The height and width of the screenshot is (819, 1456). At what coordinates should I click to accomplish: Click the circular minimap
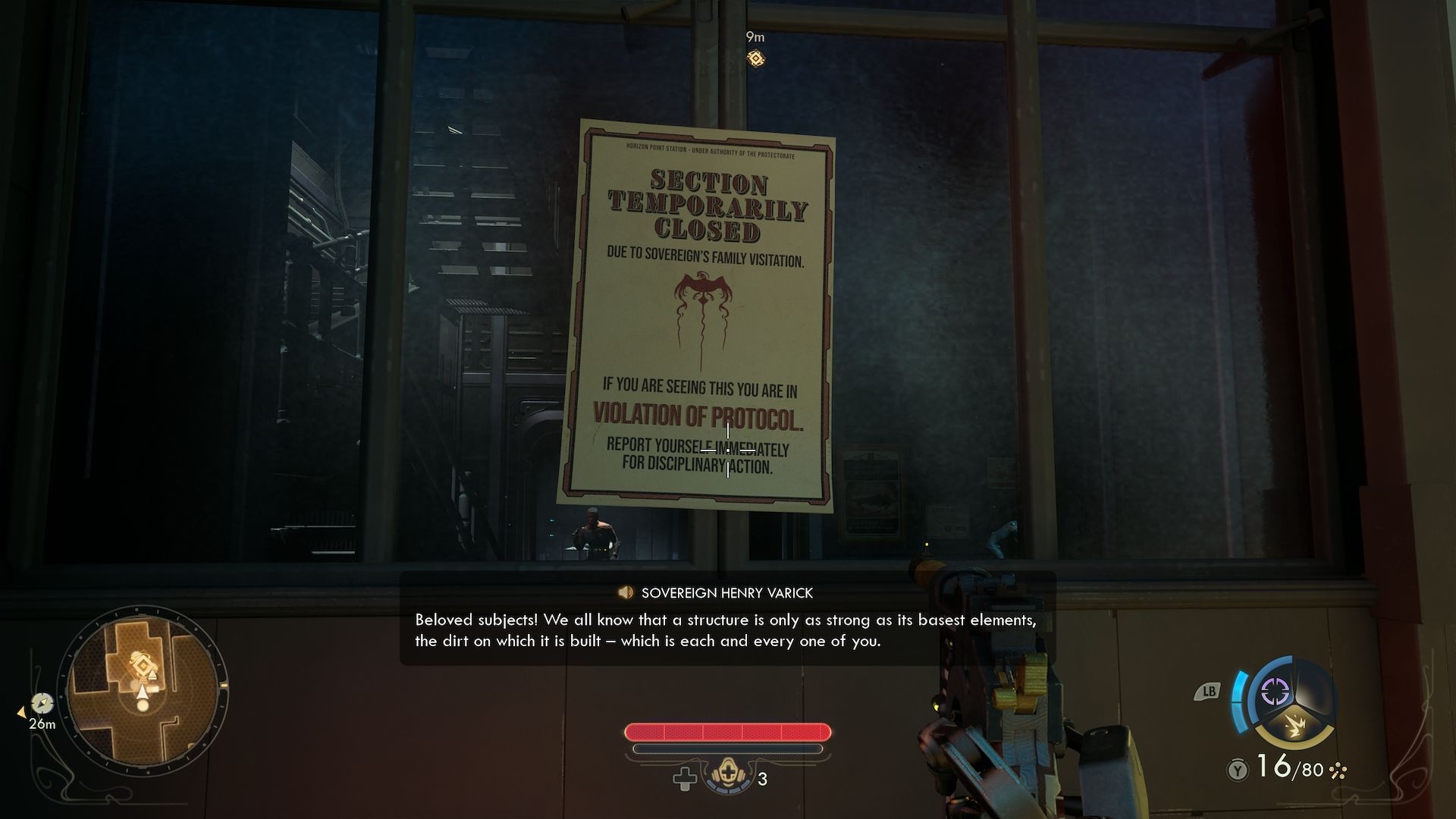pos(143,689)
